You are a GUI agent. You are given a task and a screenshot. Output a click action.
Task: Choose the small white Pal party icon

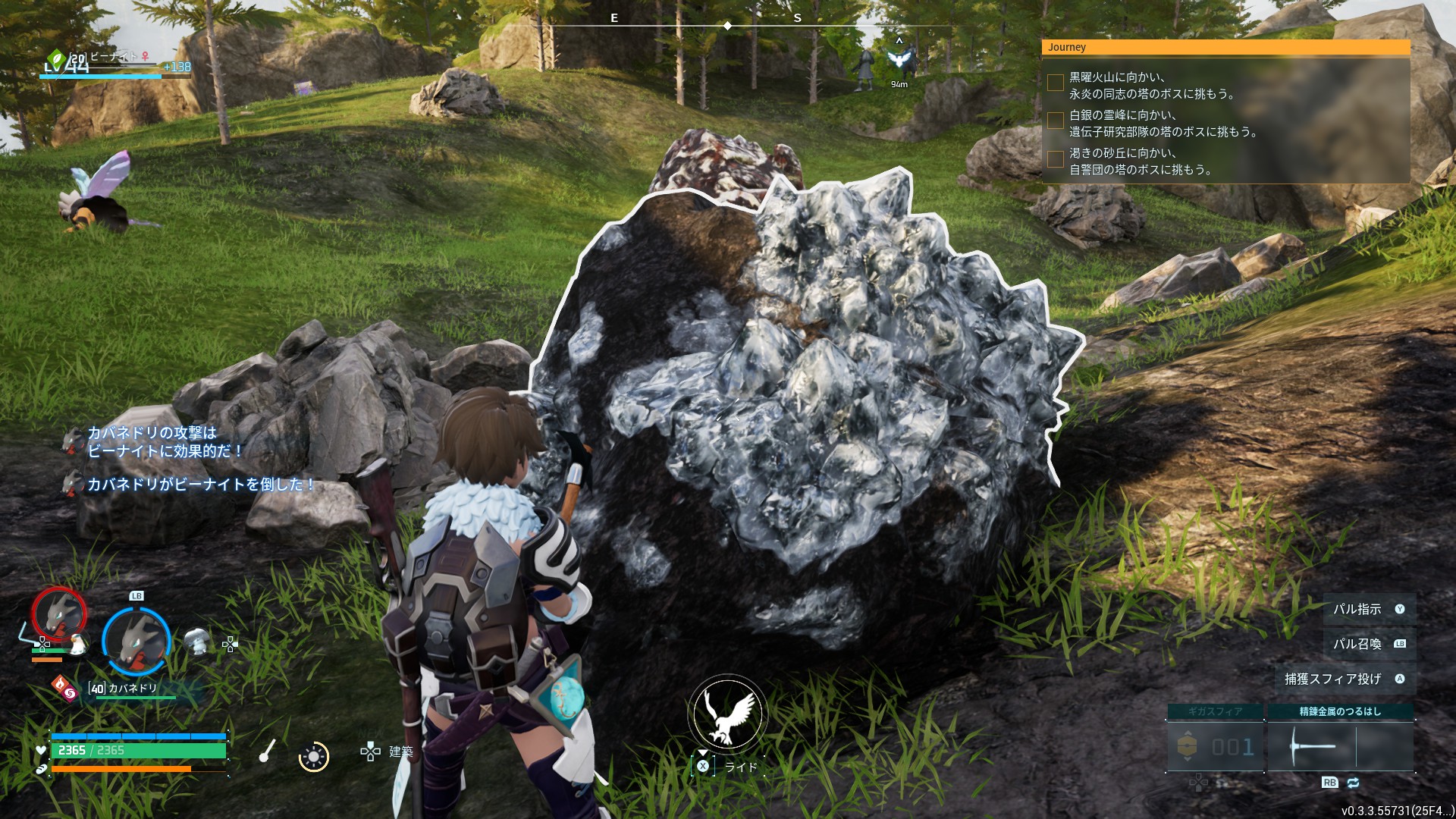(197, 642)
